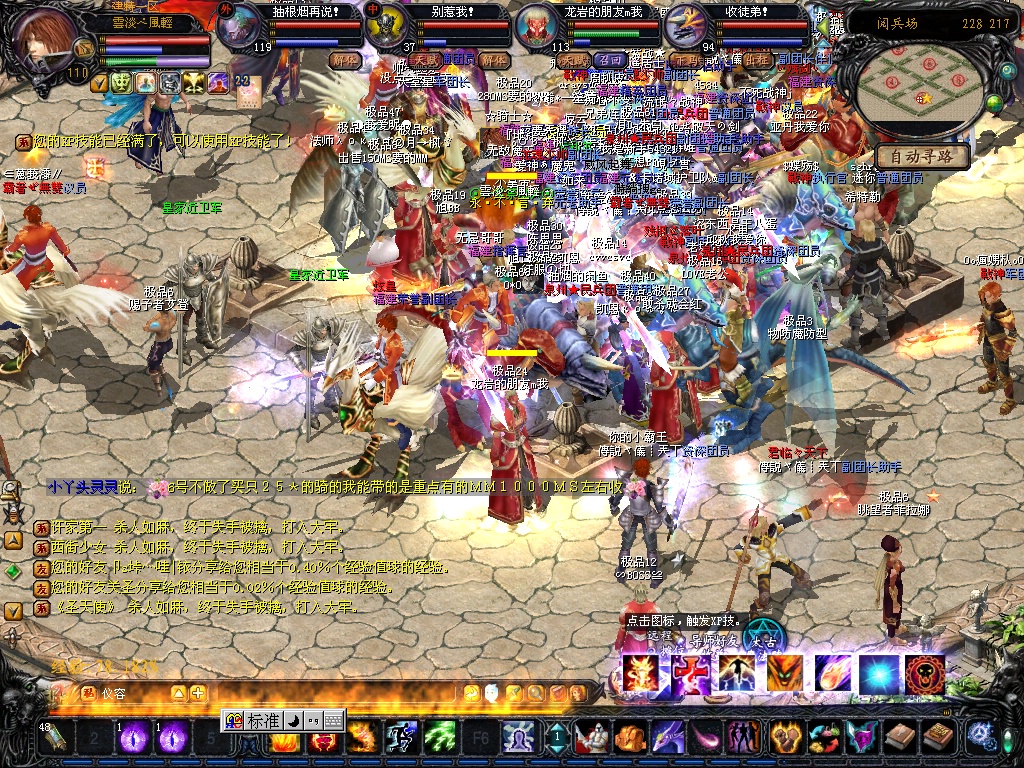Click the plus button beside chat input
Image resolution: width=1024 pixels, height=768 pixels.
(x=198, y=693)
